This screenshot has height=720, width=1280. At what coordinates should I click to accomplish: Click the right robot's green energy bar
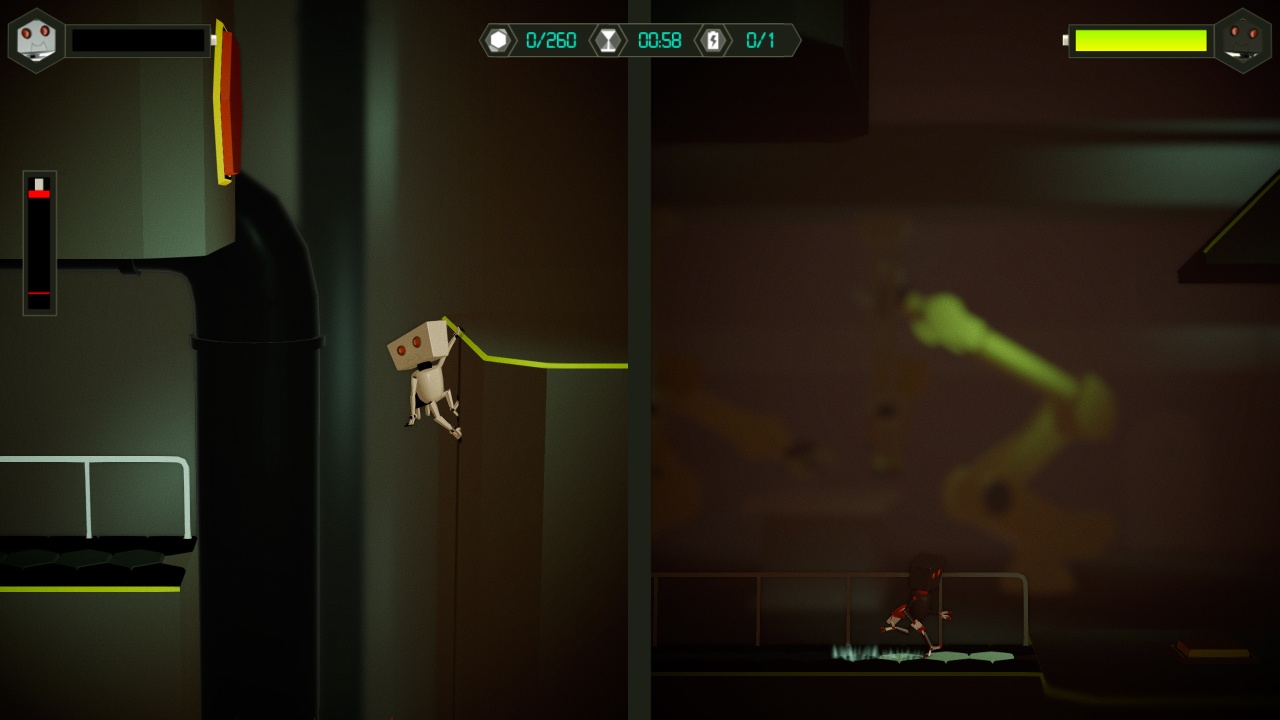click(x=1140, y=41)
